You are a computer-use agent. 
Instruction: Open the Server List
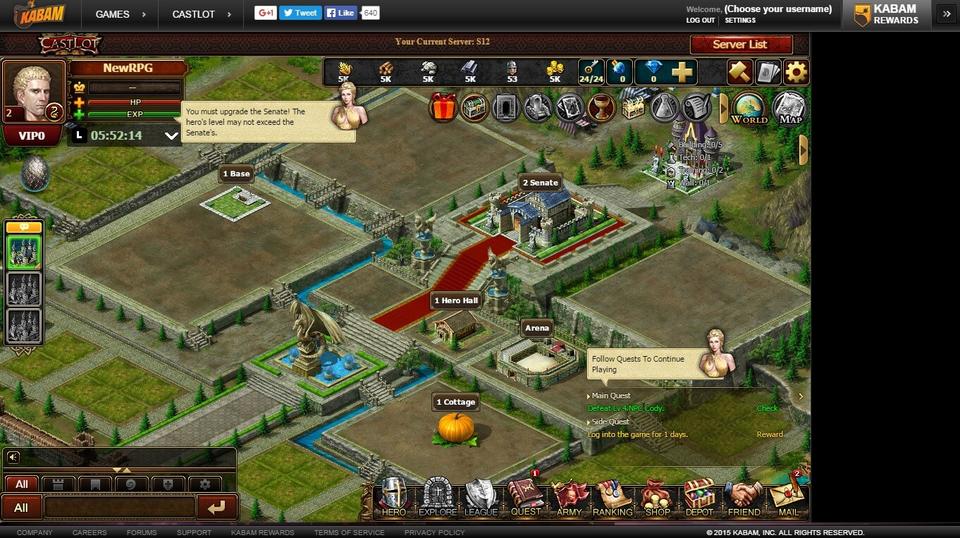740,45
